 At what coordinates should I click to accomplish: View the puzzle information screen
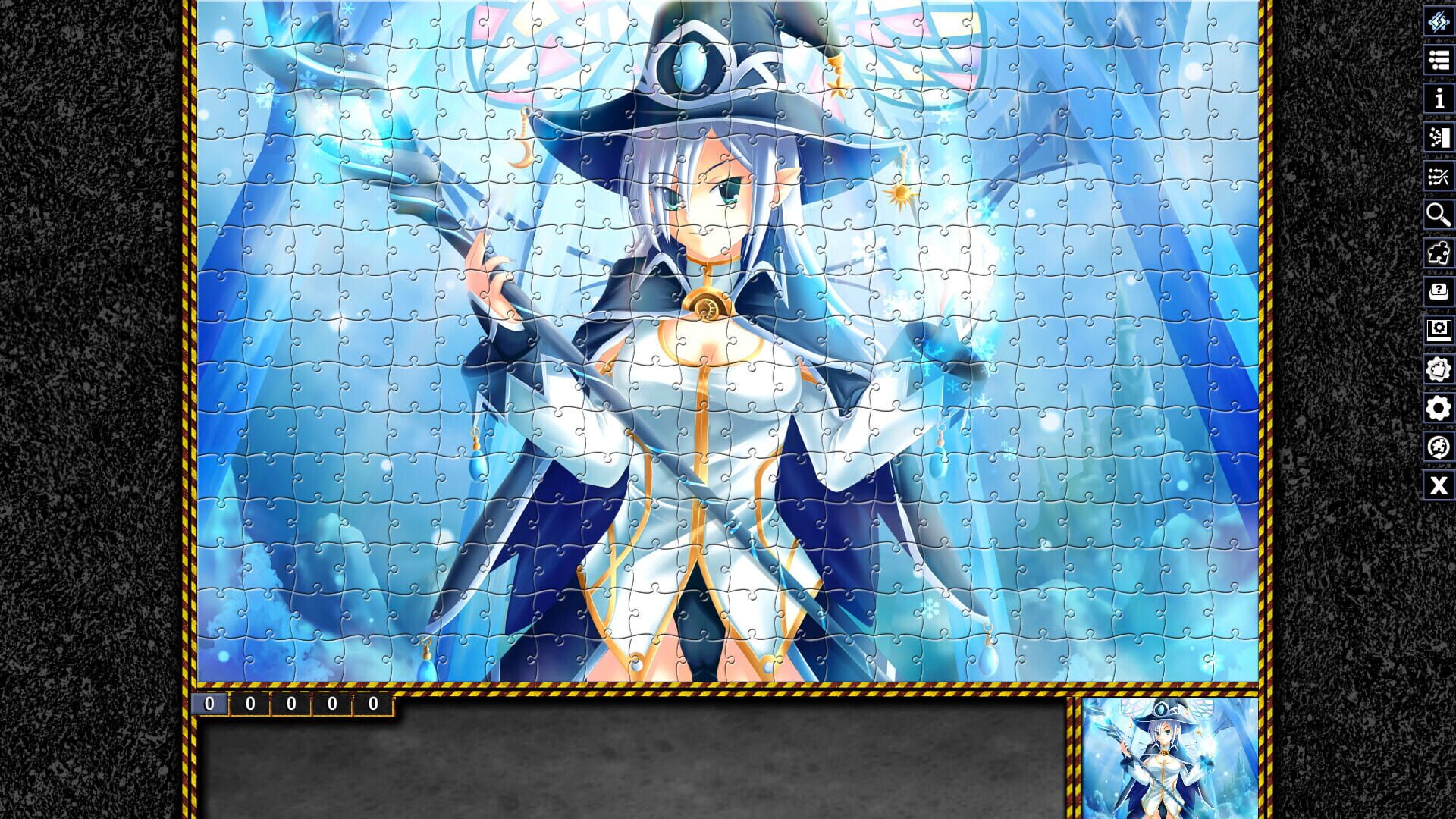coord(1439,99)
